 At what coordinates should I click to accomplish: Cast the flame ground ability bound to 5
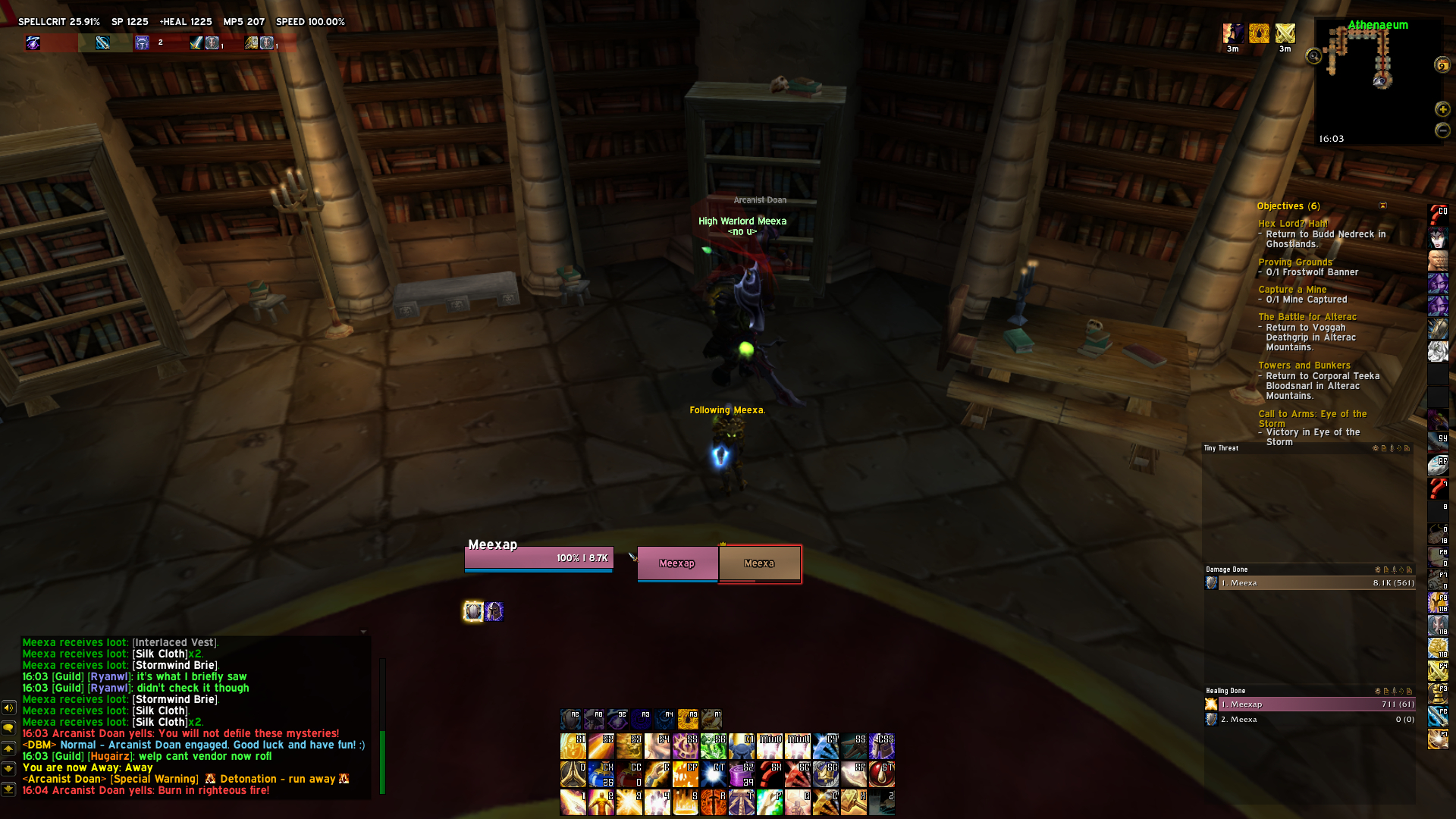click(685, 802)
